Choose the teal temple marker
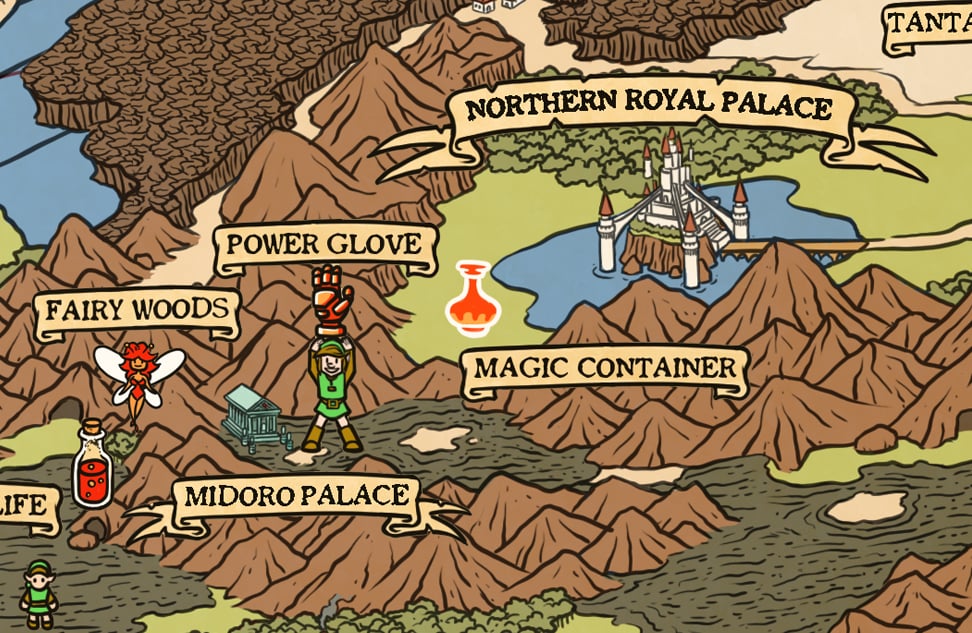Screen dimensions: 972x633 pyautogui.click(x=254, y=415)
